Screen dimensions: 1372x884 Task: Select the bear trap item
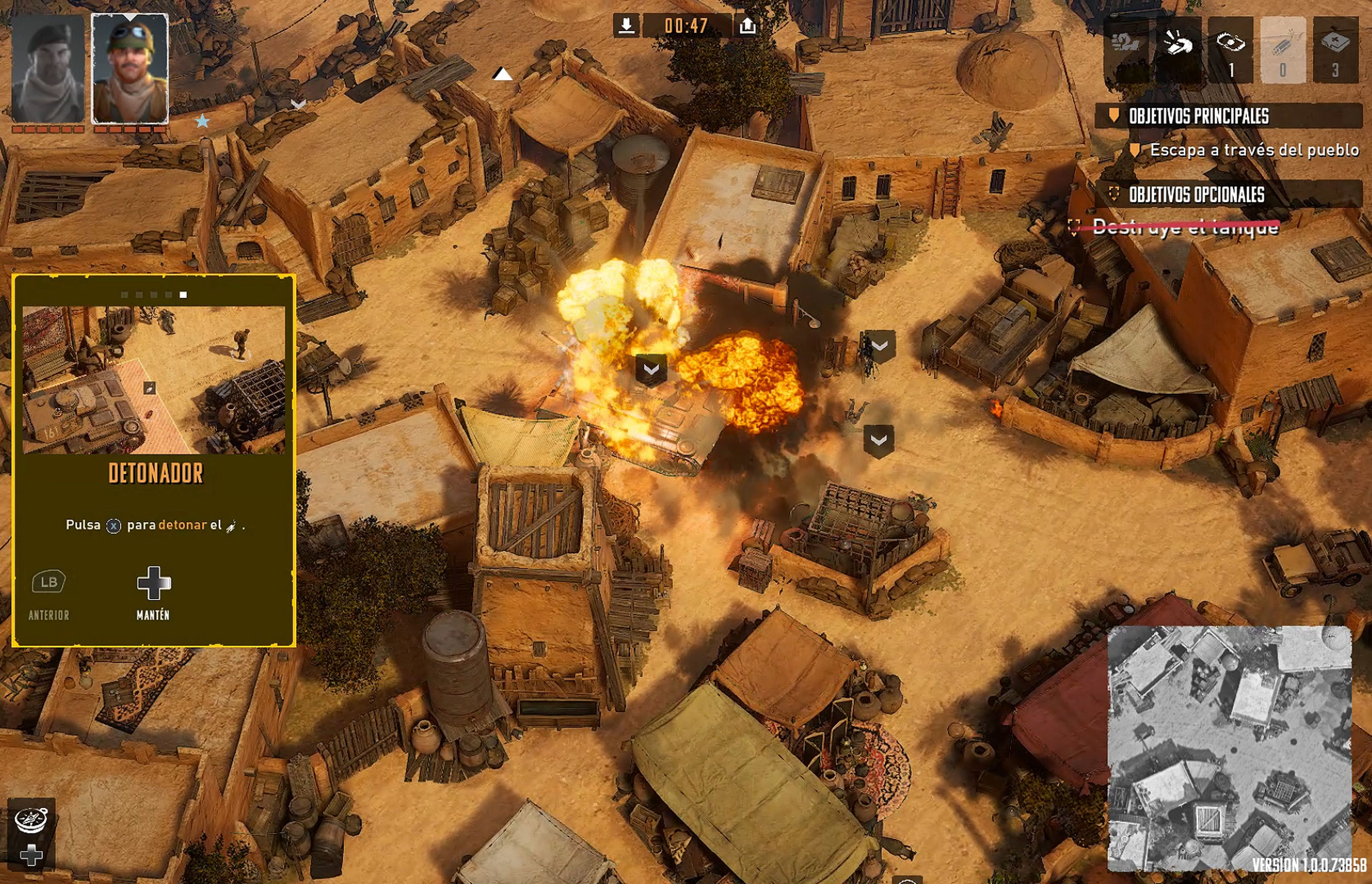tap(1230, 49)
